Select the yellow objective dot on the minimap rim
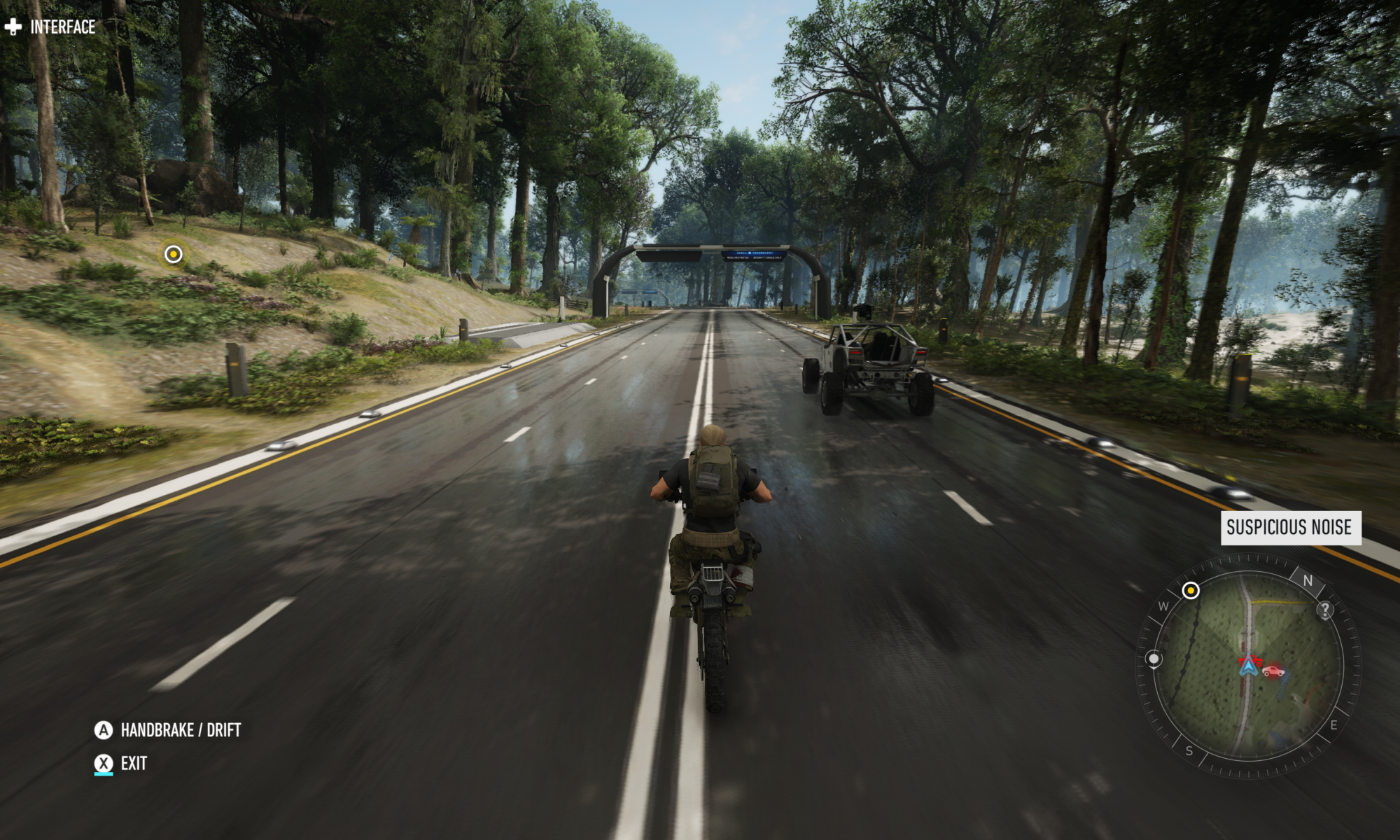1400x840 pixels. 1192,590
